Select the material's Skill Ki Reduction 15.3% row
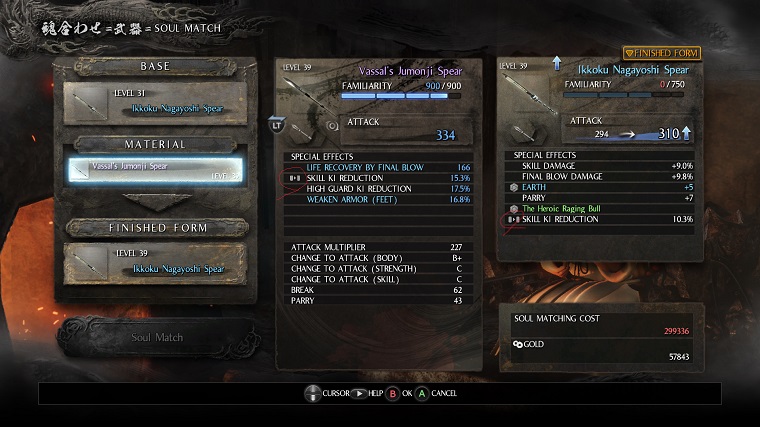The image size is (760, 427). 379,177
